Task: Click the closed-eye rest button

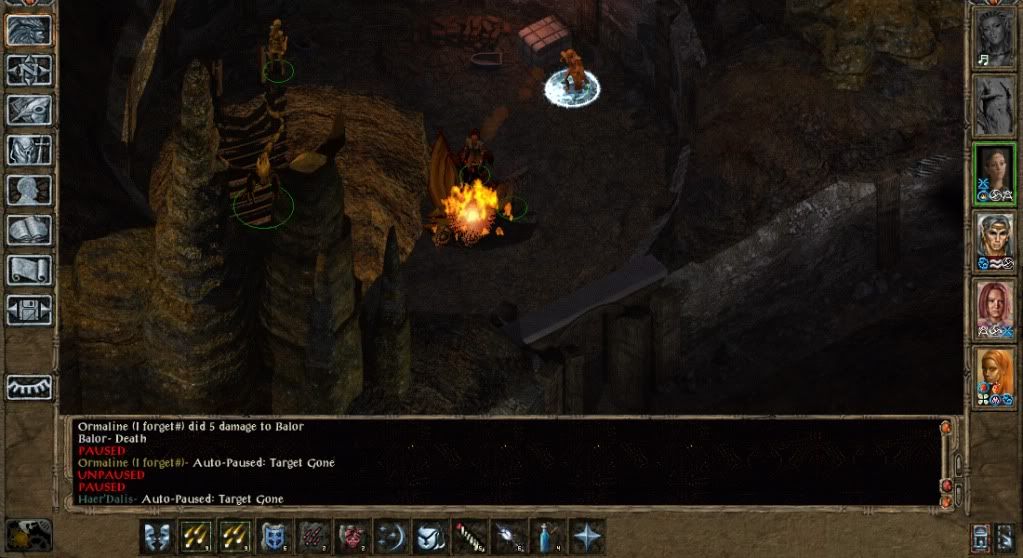Action: tap(29, 387)
